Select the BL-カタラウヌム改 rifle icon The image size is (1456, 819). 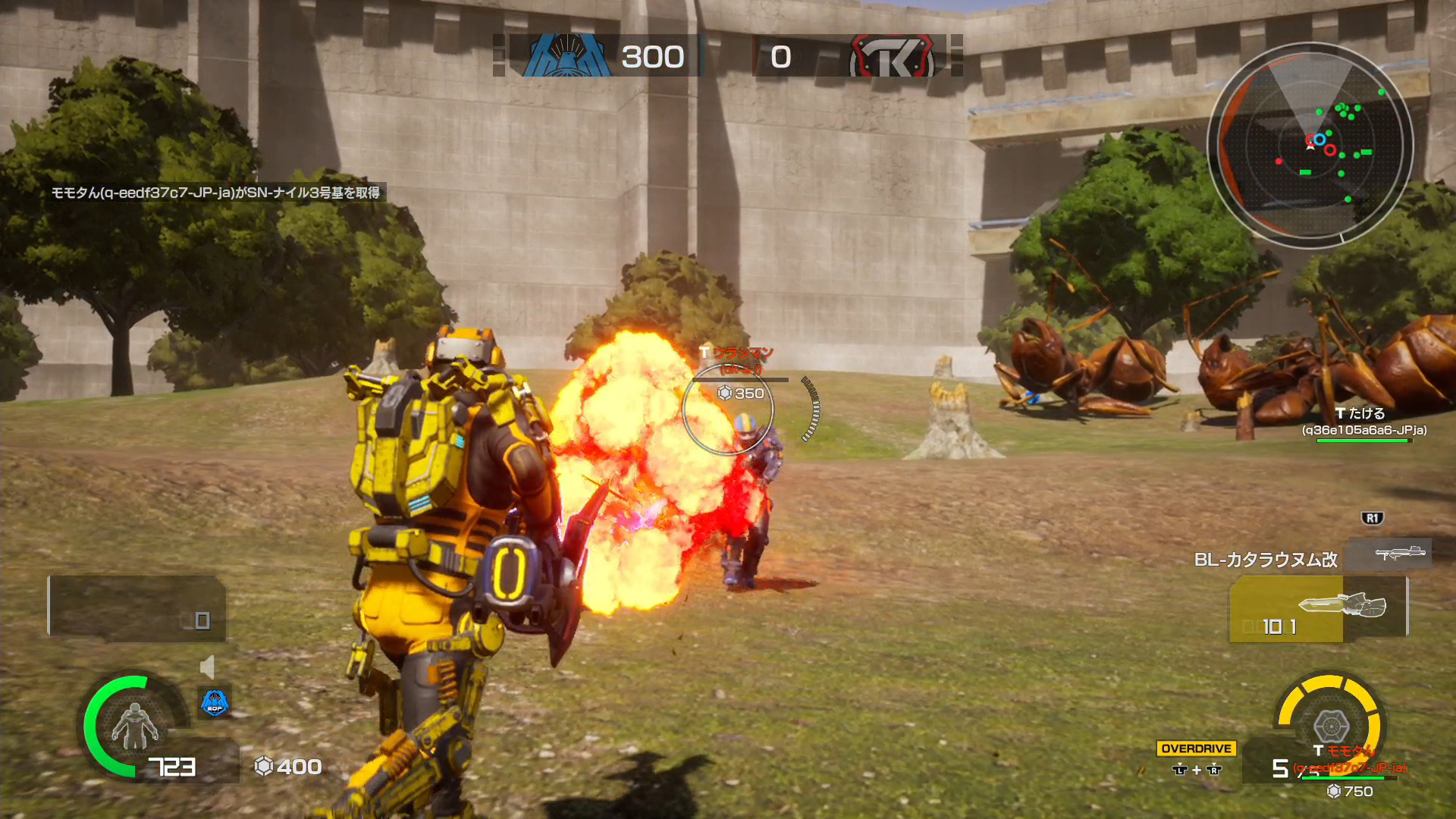point(1399,553)
